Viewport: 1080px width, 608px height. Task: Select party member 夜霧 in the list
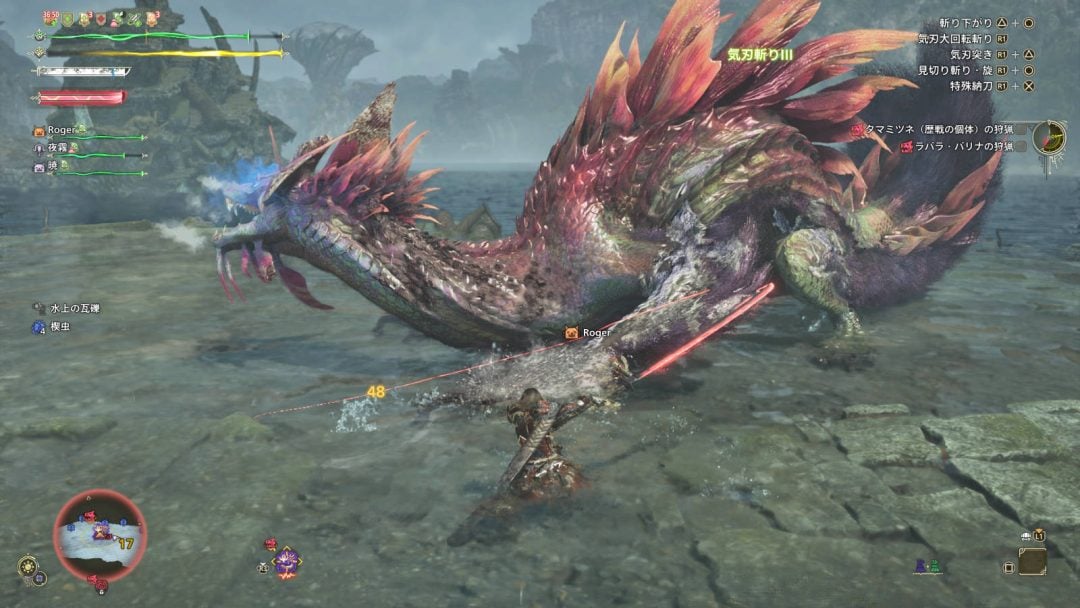[x=62, y=147]
